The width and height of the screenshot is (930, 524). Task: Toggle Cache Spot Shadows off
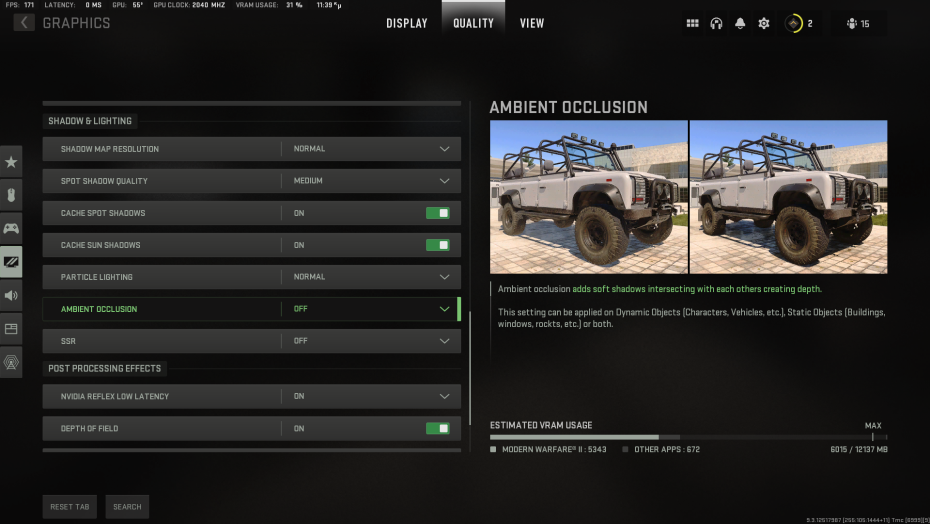tap(437, 213)
